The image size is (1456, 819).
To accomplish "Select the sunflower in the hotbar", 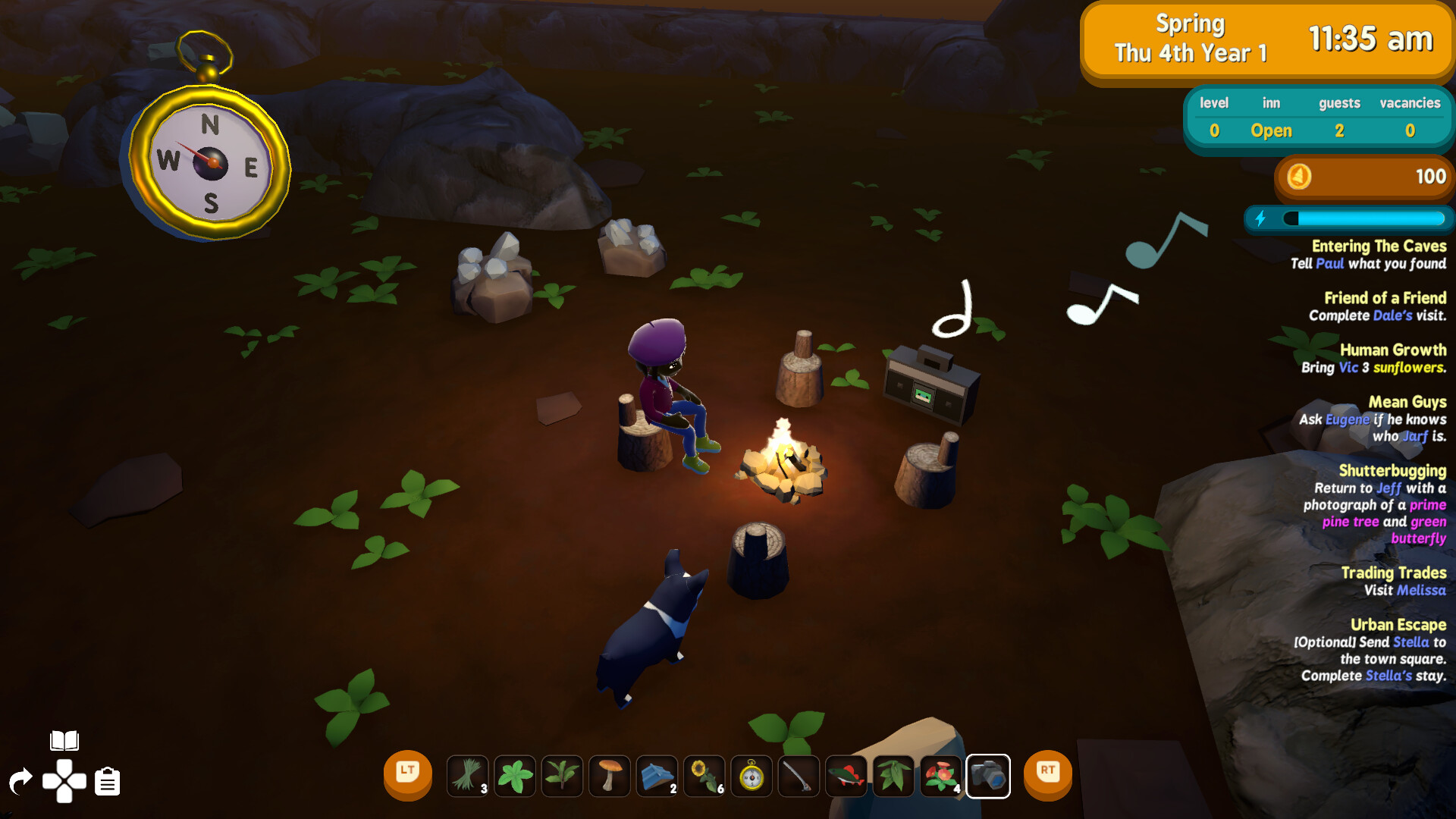I will [704, 777].
